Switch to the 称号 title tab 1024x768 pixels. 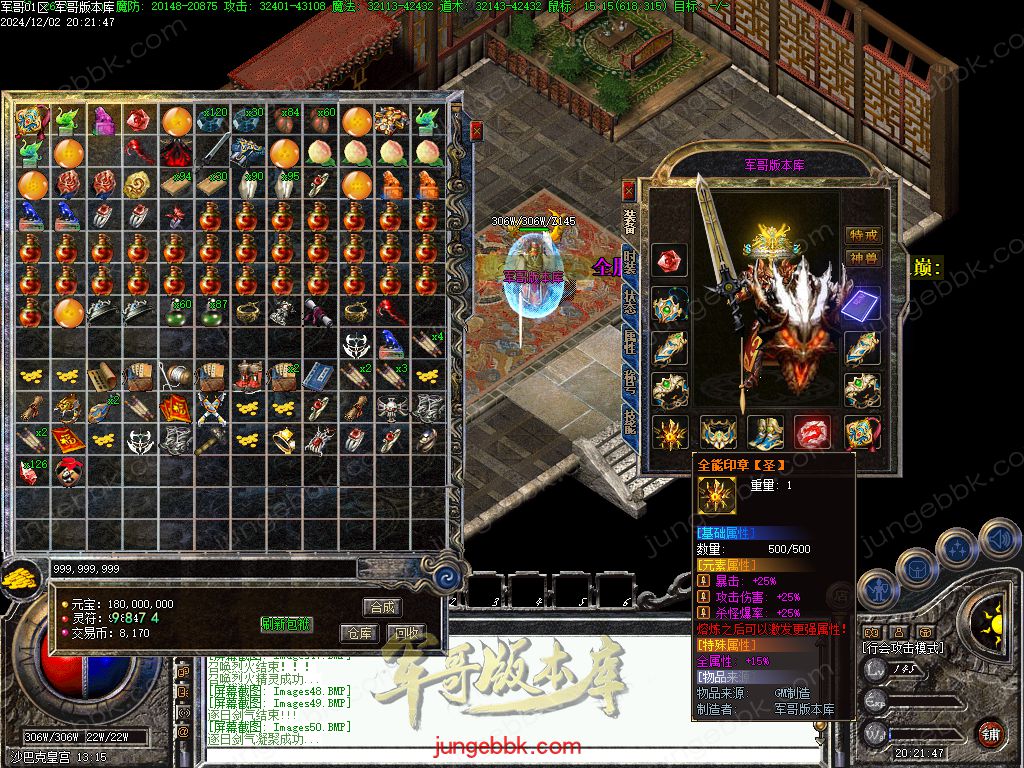629,382
